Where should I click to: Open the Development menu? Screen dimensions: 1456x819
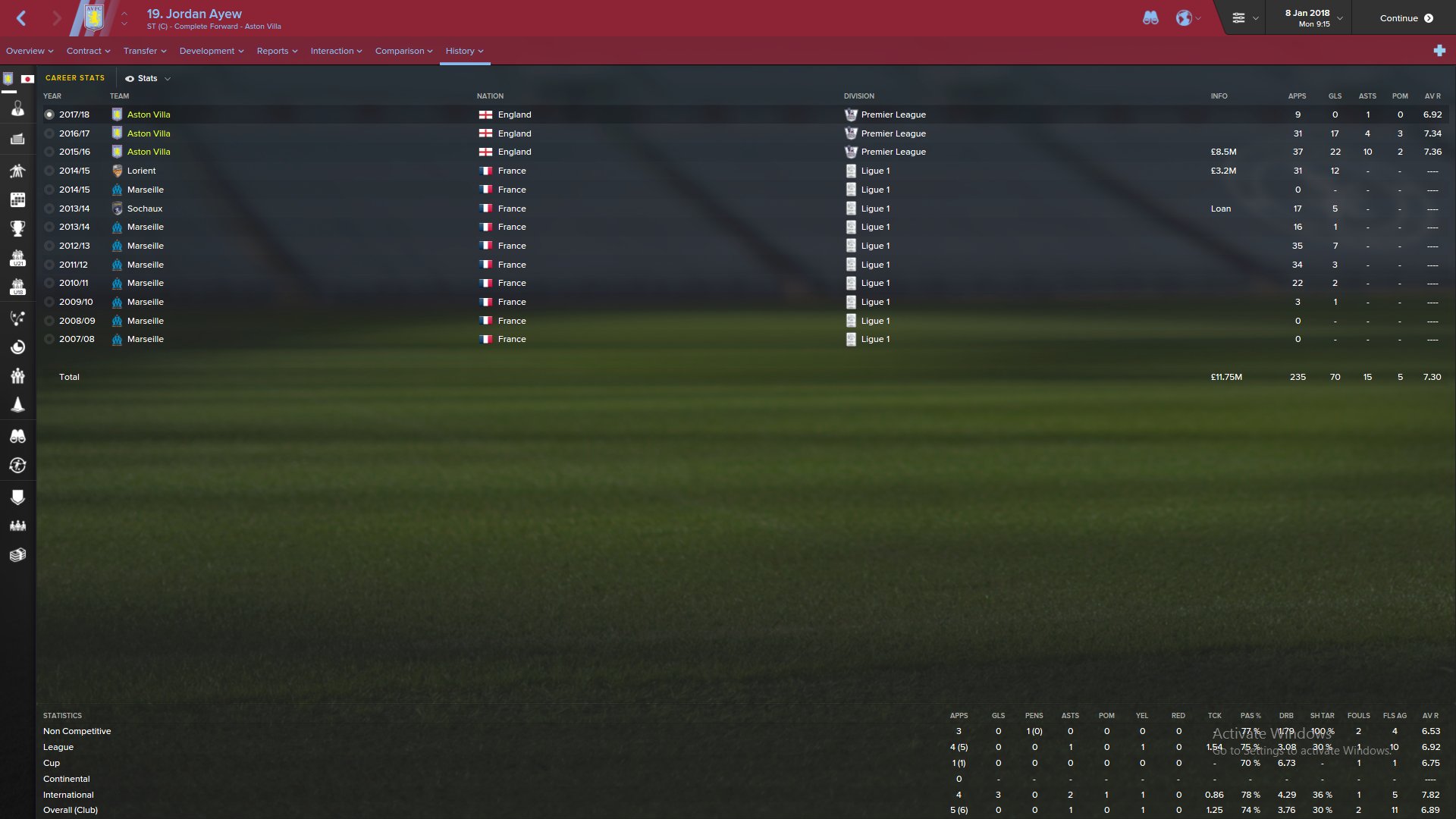coord(211,51)
